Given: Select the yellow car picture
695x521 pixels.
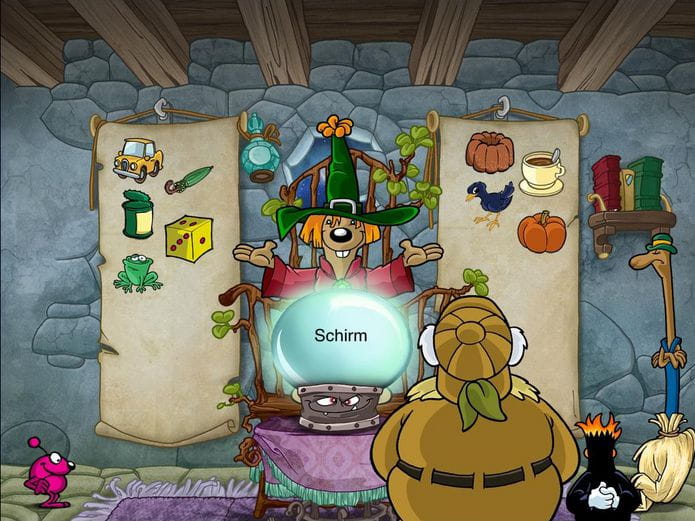Looking at the screenshot, I should click(138, 159).
